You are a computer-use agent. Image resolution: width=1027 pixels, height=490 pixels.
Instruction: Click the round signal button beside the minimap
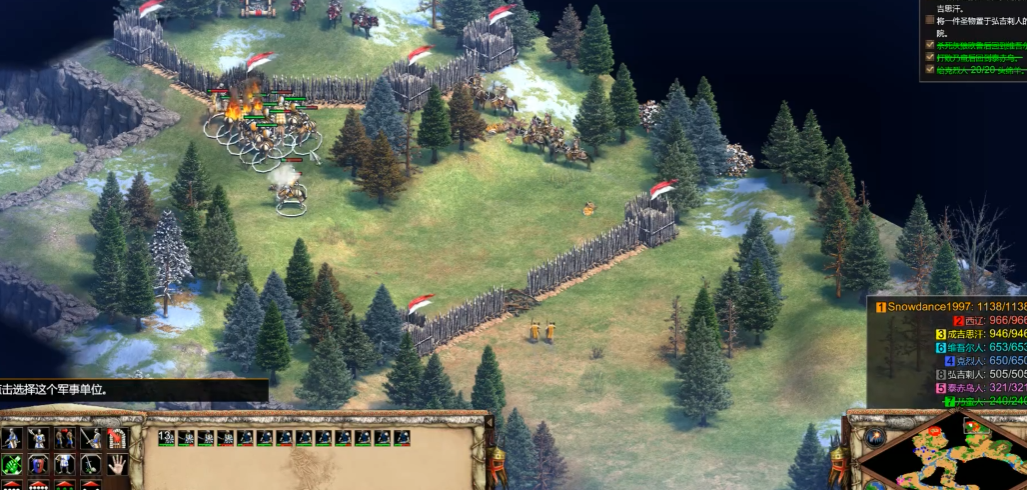tap(875, 437)
